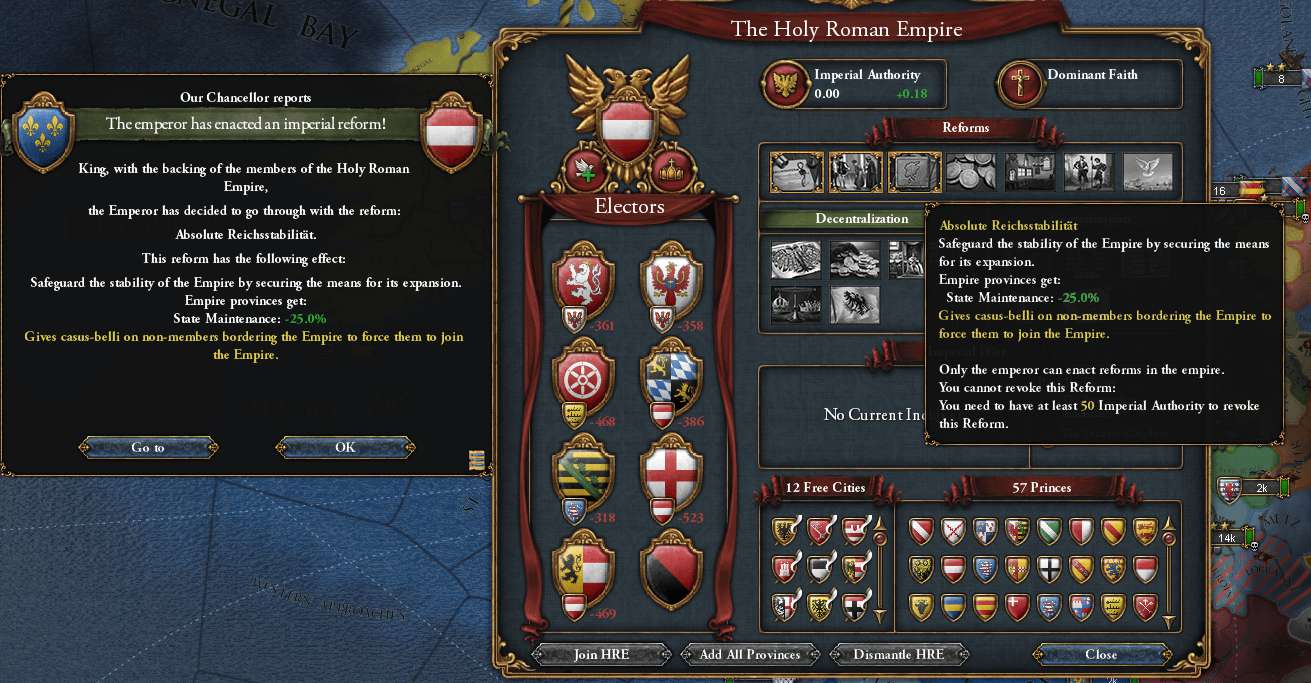Open the green-plus dove button below the emperor
The height and width of the screenshot is (683, 1311).
(x=587, y=170)
